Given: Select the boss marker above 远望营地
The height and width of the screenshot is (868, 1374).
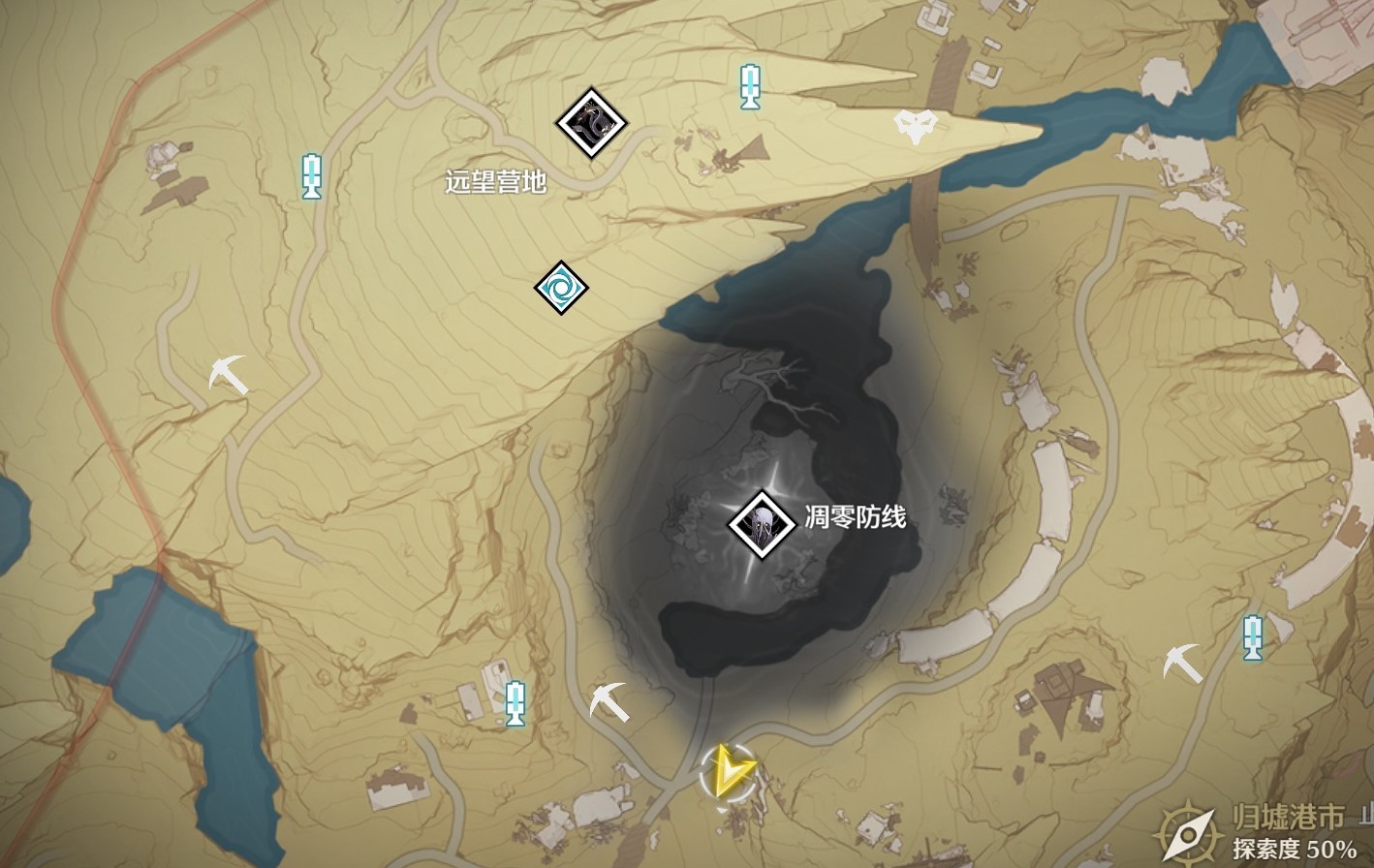Looking at the screenshot, I should (x=591, y=123).
